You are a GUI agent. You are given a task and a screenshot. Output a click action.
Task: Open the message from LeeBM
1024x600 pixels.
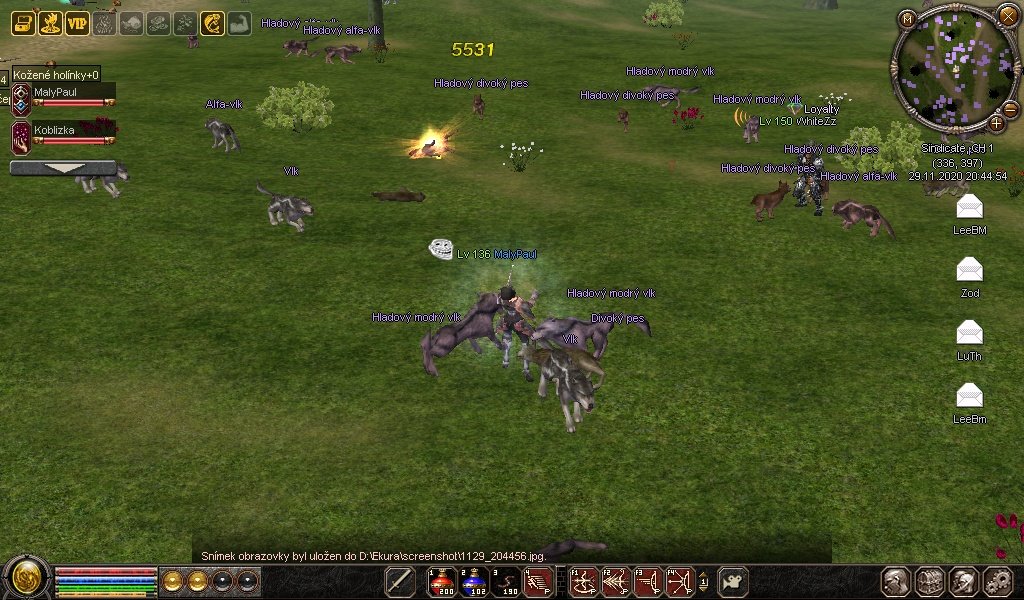coord(969,207)
